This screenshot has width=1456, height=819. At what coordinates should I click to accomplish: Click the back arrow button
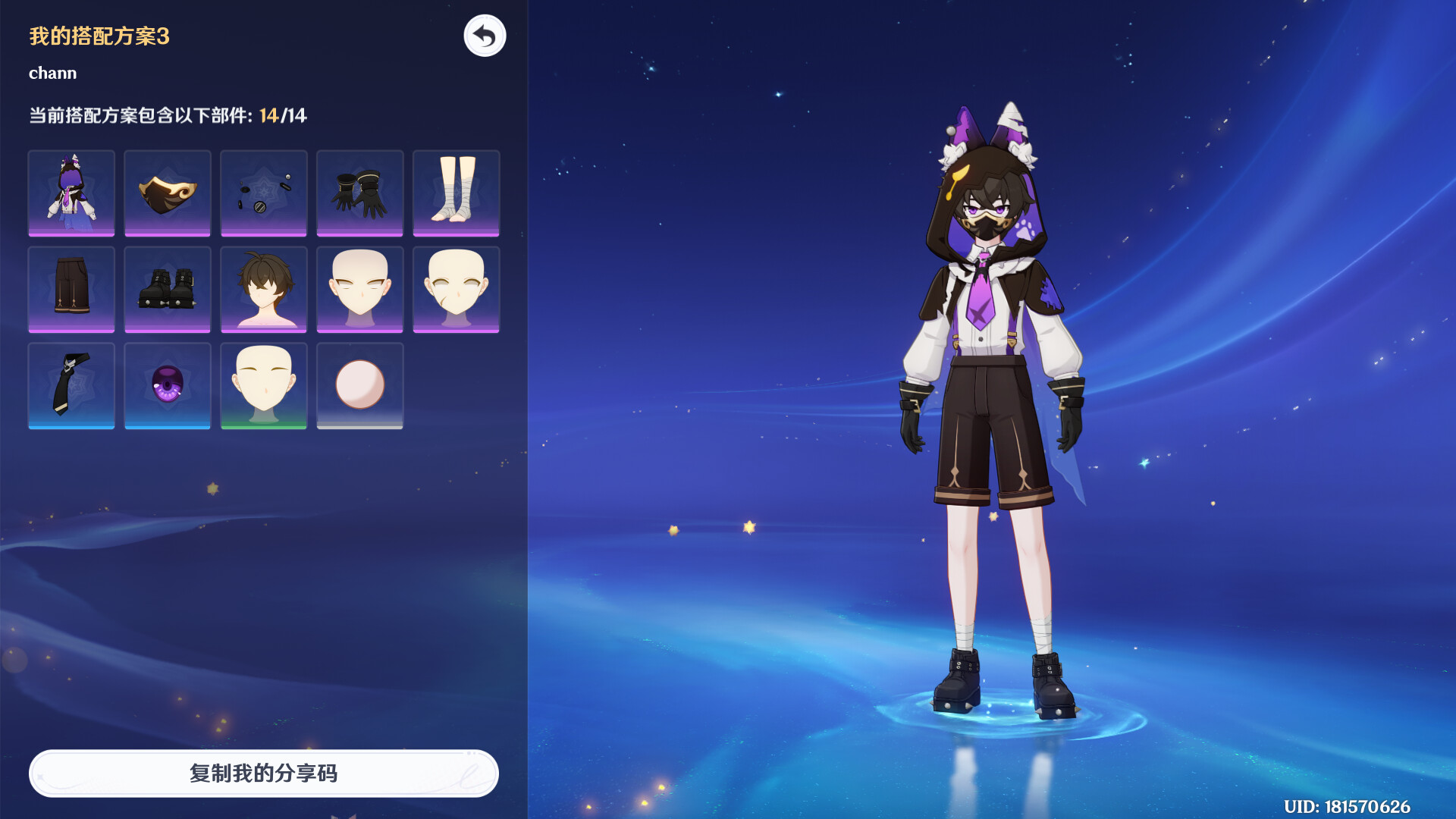coord(485,36)
